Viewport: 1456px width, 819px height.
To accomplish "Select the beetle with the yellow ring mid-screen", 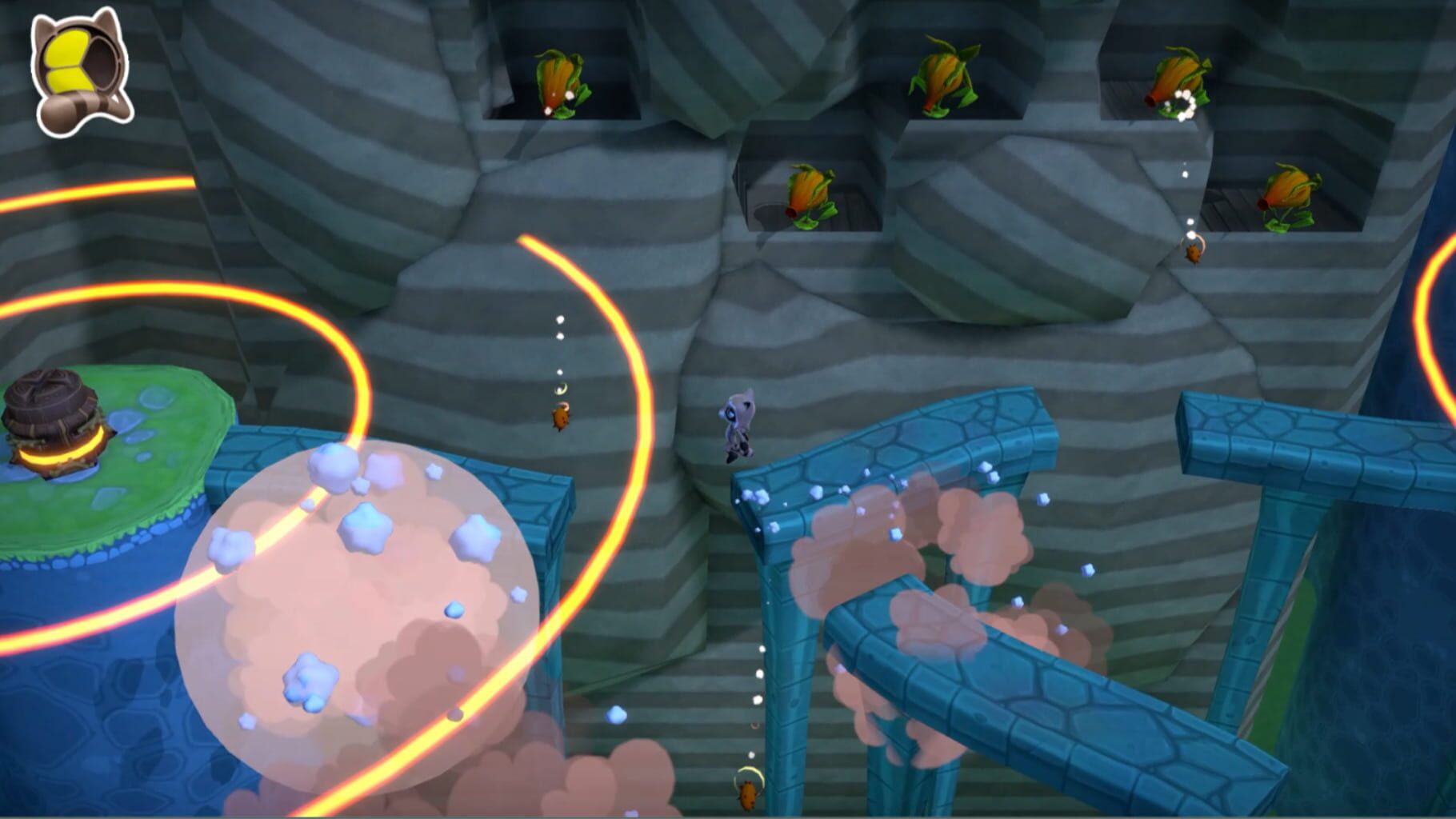I will [x=560, y=416].
